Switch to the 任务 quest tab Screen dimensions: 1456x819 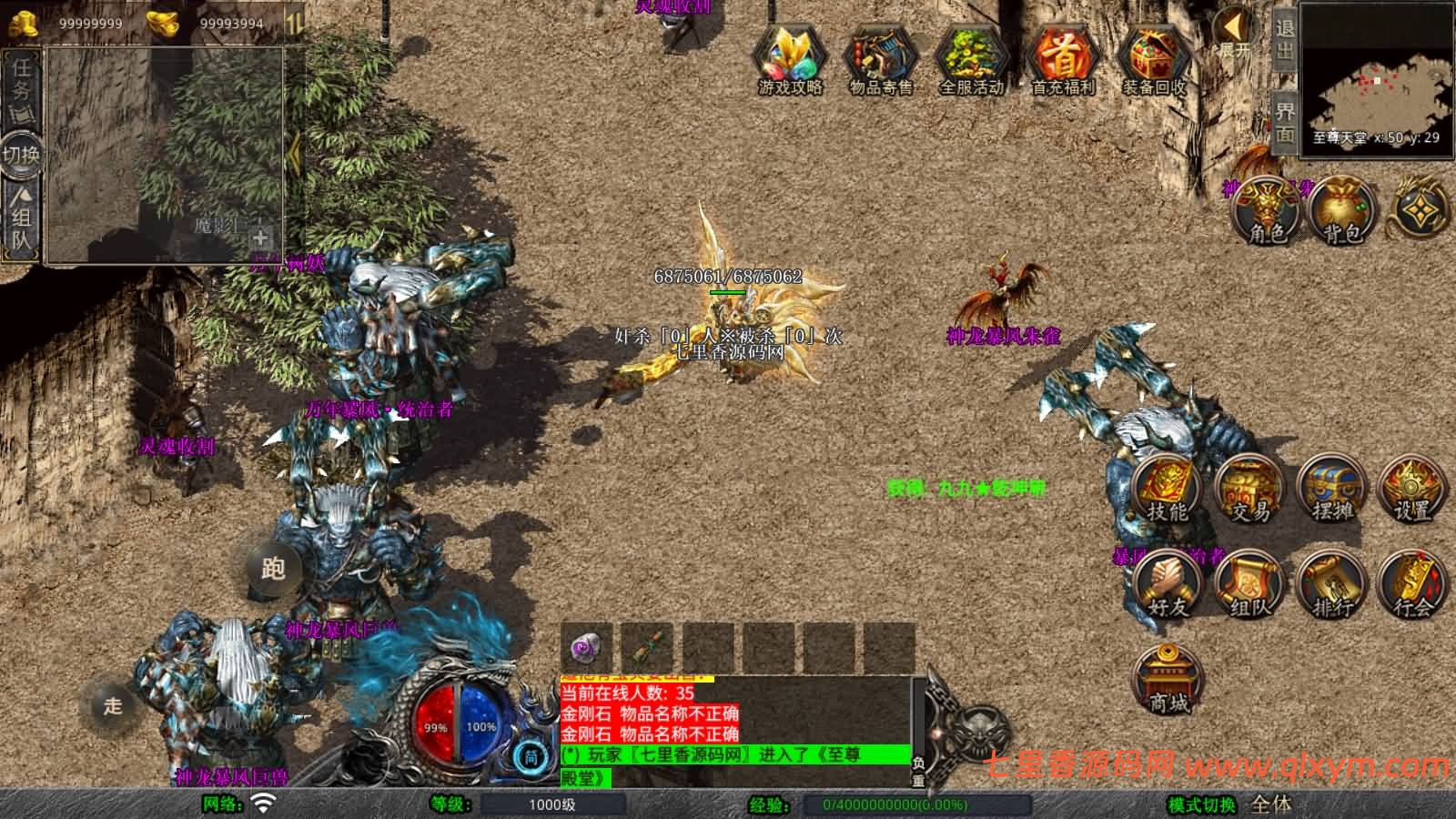point(21,82)
